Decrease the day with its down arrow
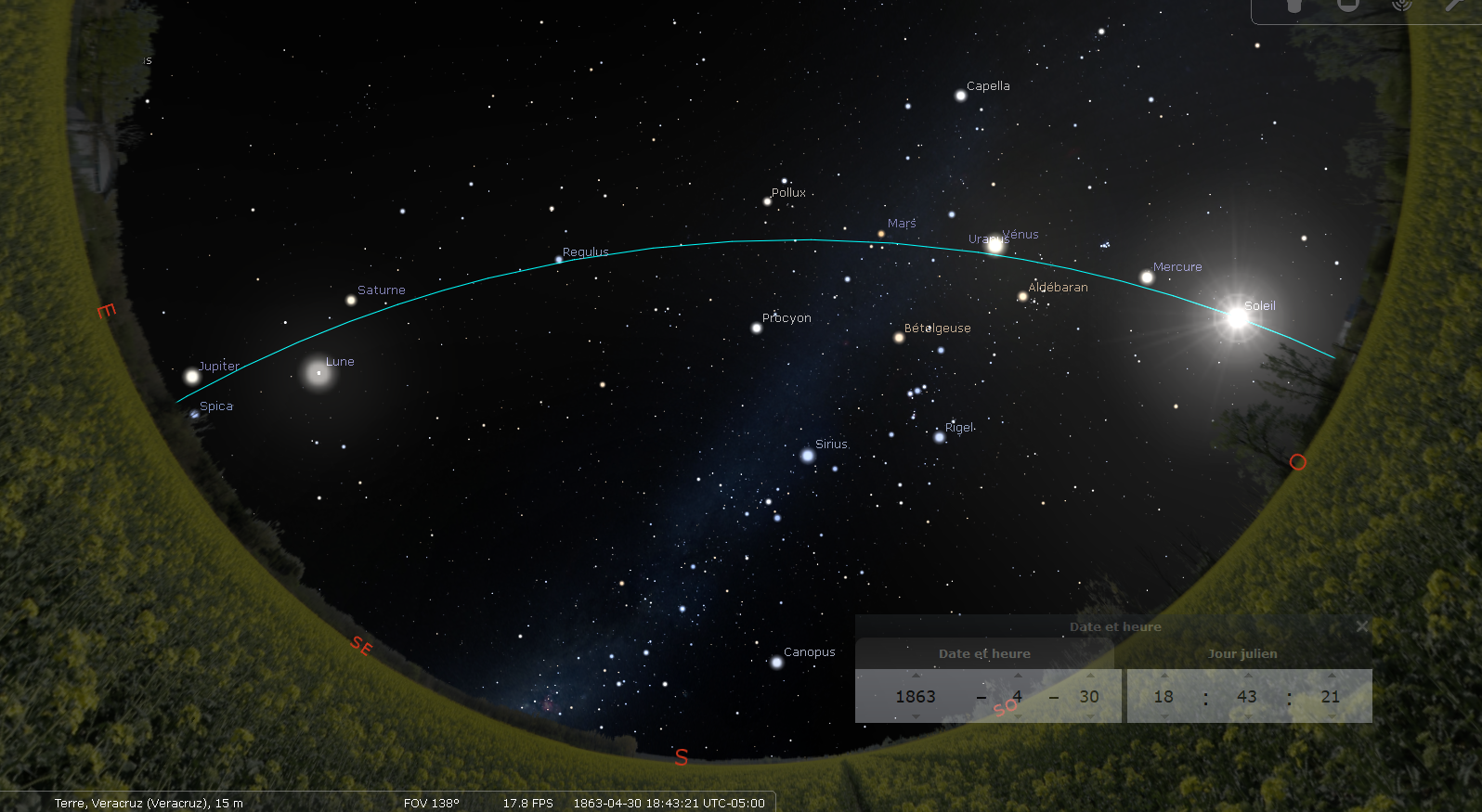The width and height of the screenshot is (1482, 812). coord(1089,716)
